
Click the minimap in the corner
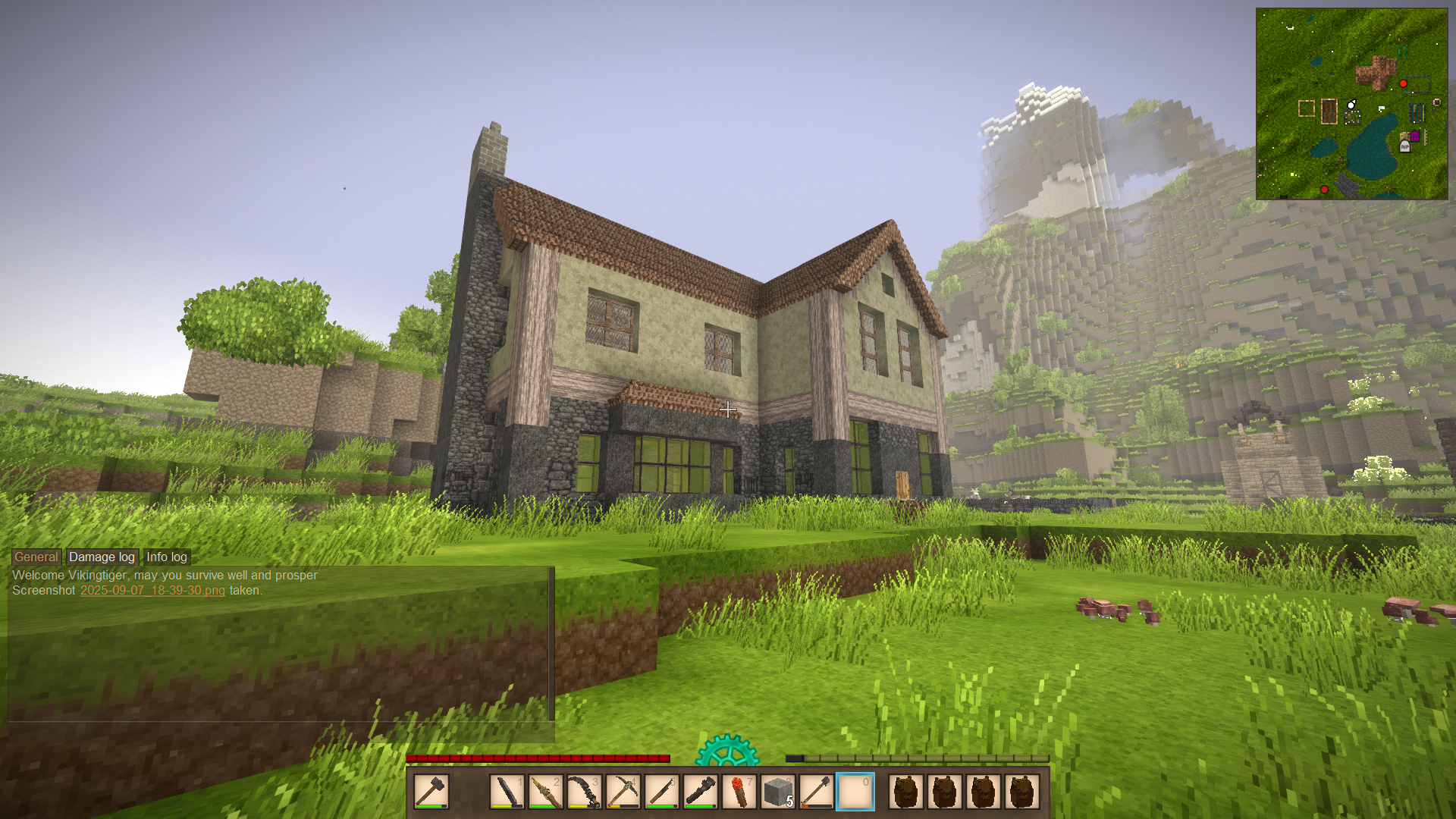tap(1351, 104)
